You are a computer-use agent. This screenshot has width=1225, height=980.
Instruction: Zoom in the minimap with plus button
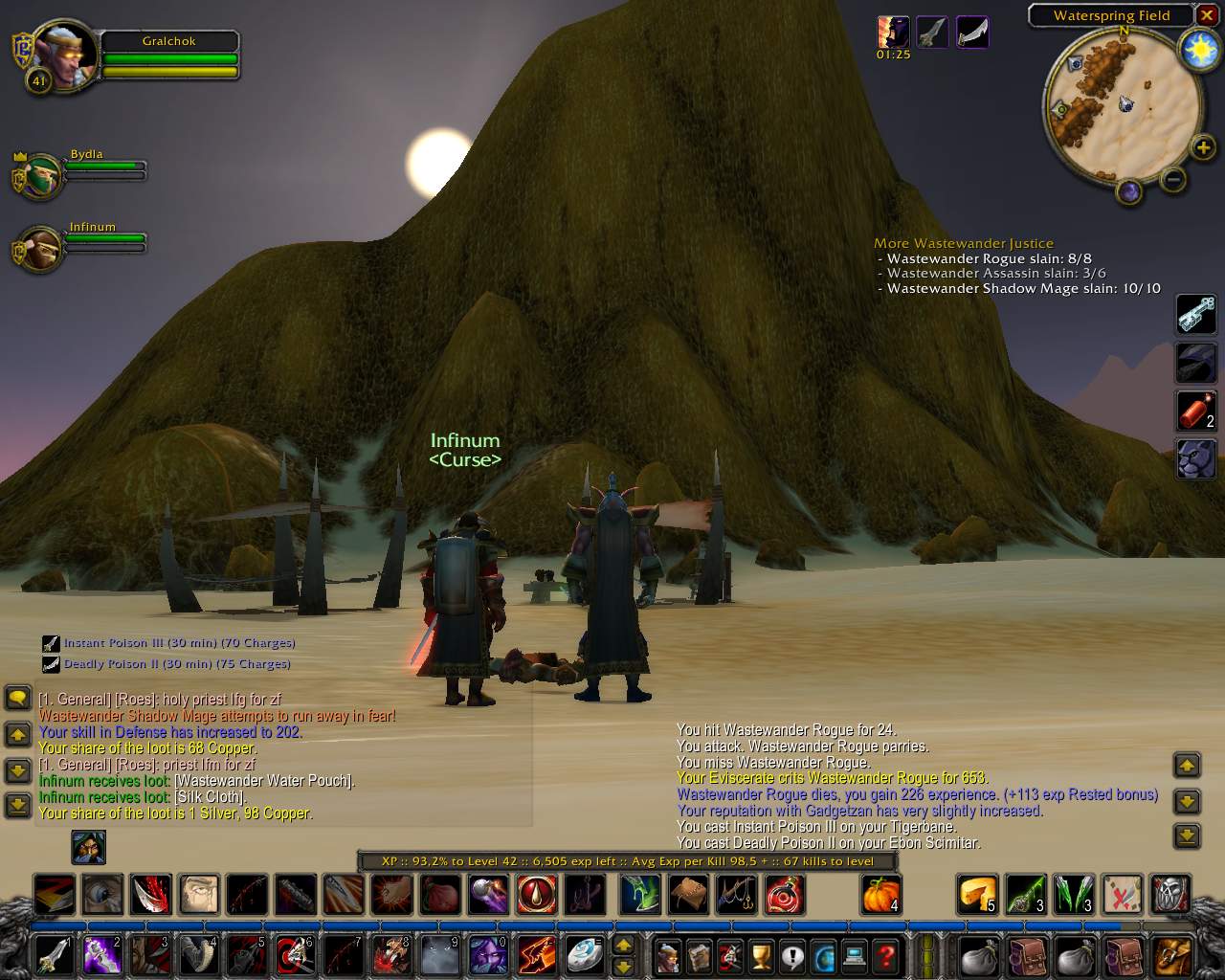(1203, 147)
